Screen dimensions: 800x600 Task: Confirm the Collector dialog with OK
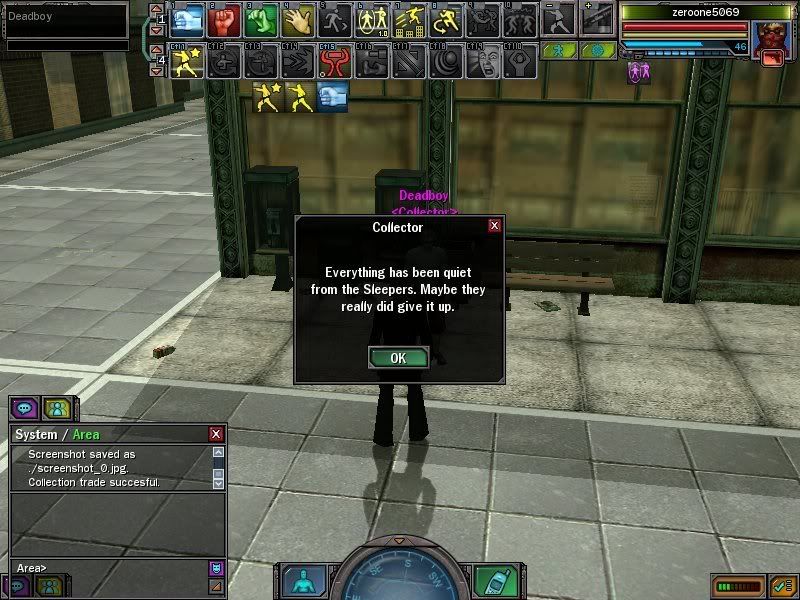click(x=398, y=358)
